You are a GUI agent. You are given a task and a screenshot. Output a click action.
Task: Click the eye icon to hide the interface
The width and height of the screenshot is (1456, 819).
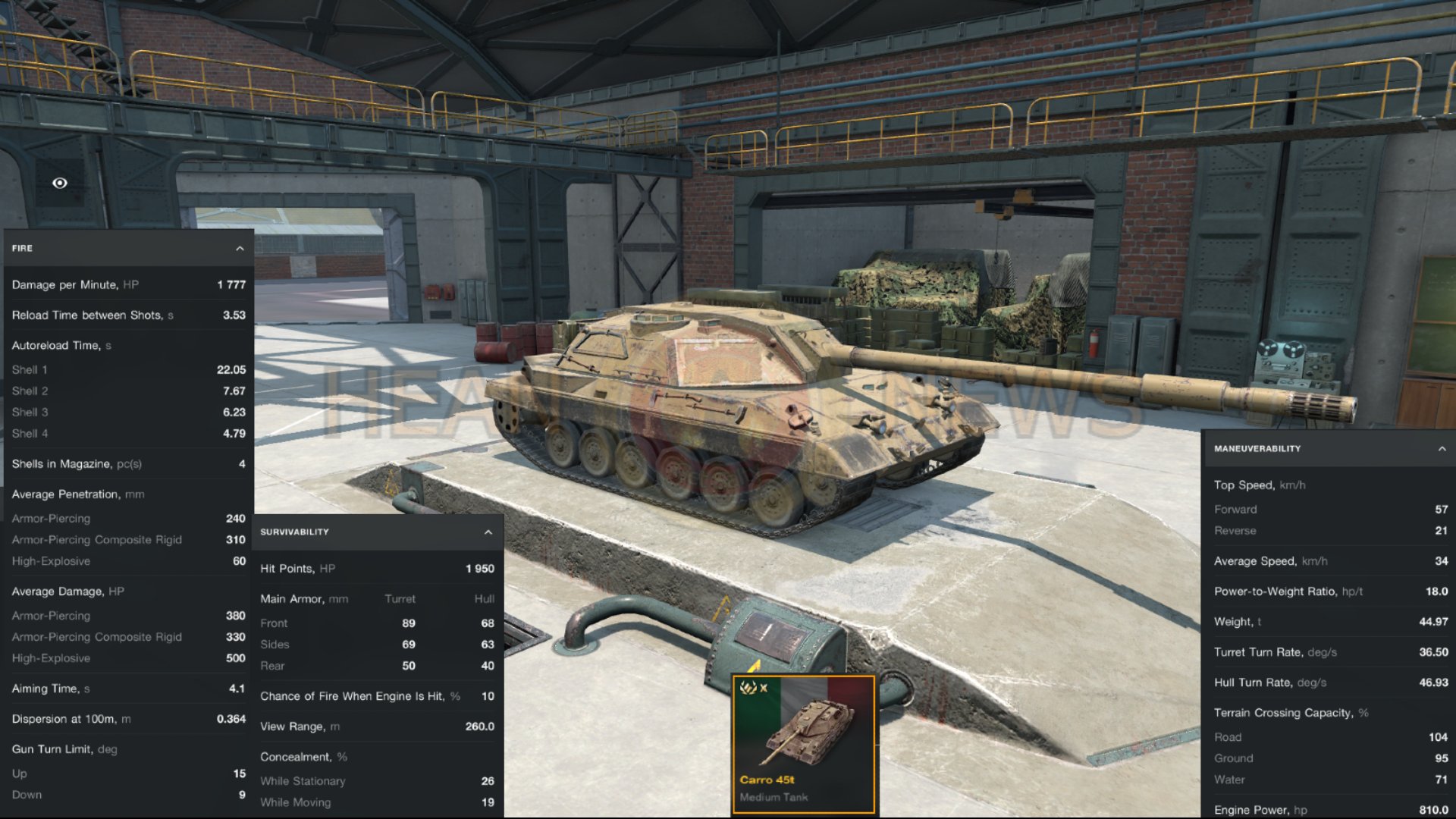[59, 183]
